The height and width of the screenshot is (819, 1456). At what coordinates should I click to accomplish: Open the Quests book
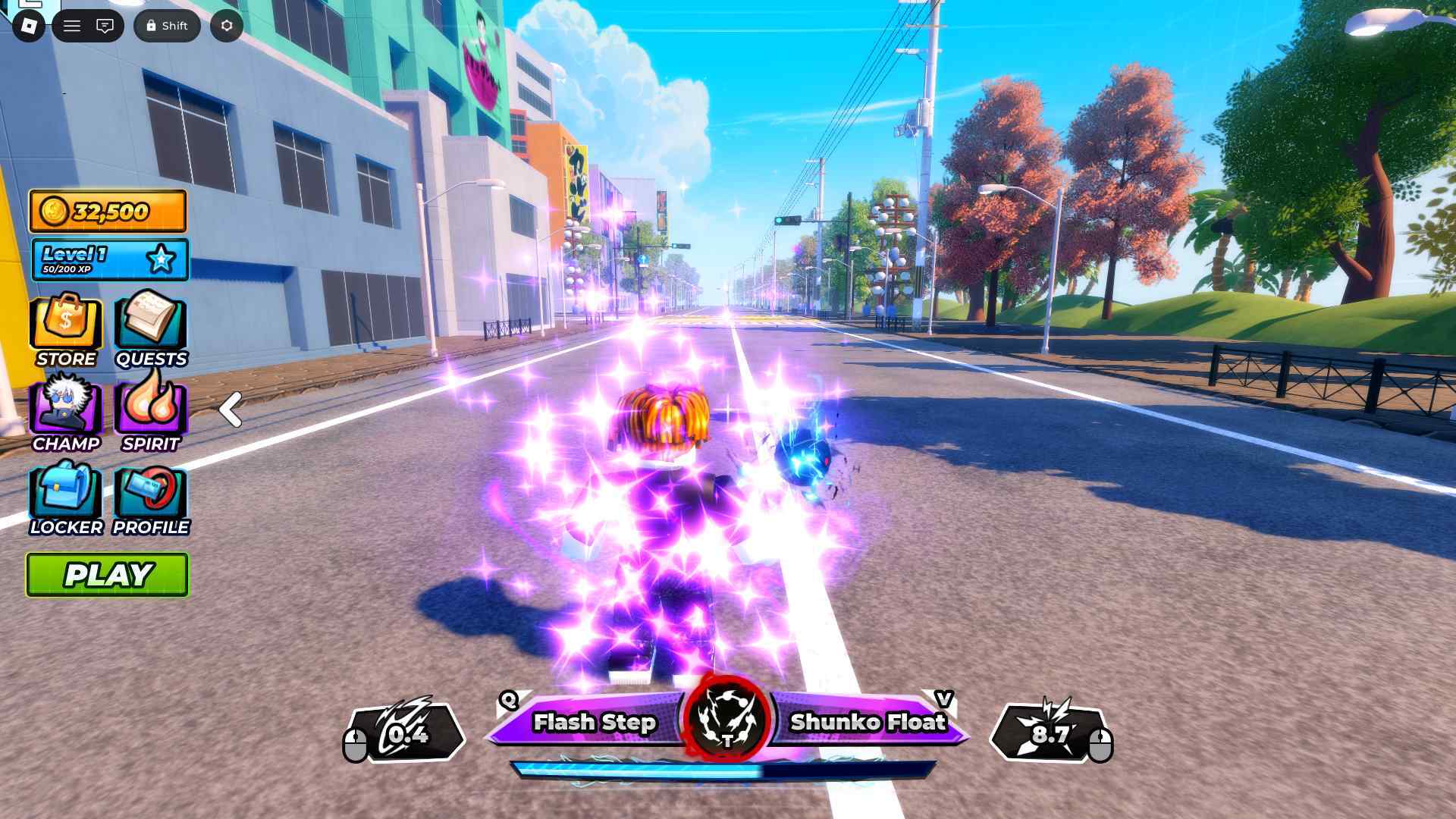(150, 331)
